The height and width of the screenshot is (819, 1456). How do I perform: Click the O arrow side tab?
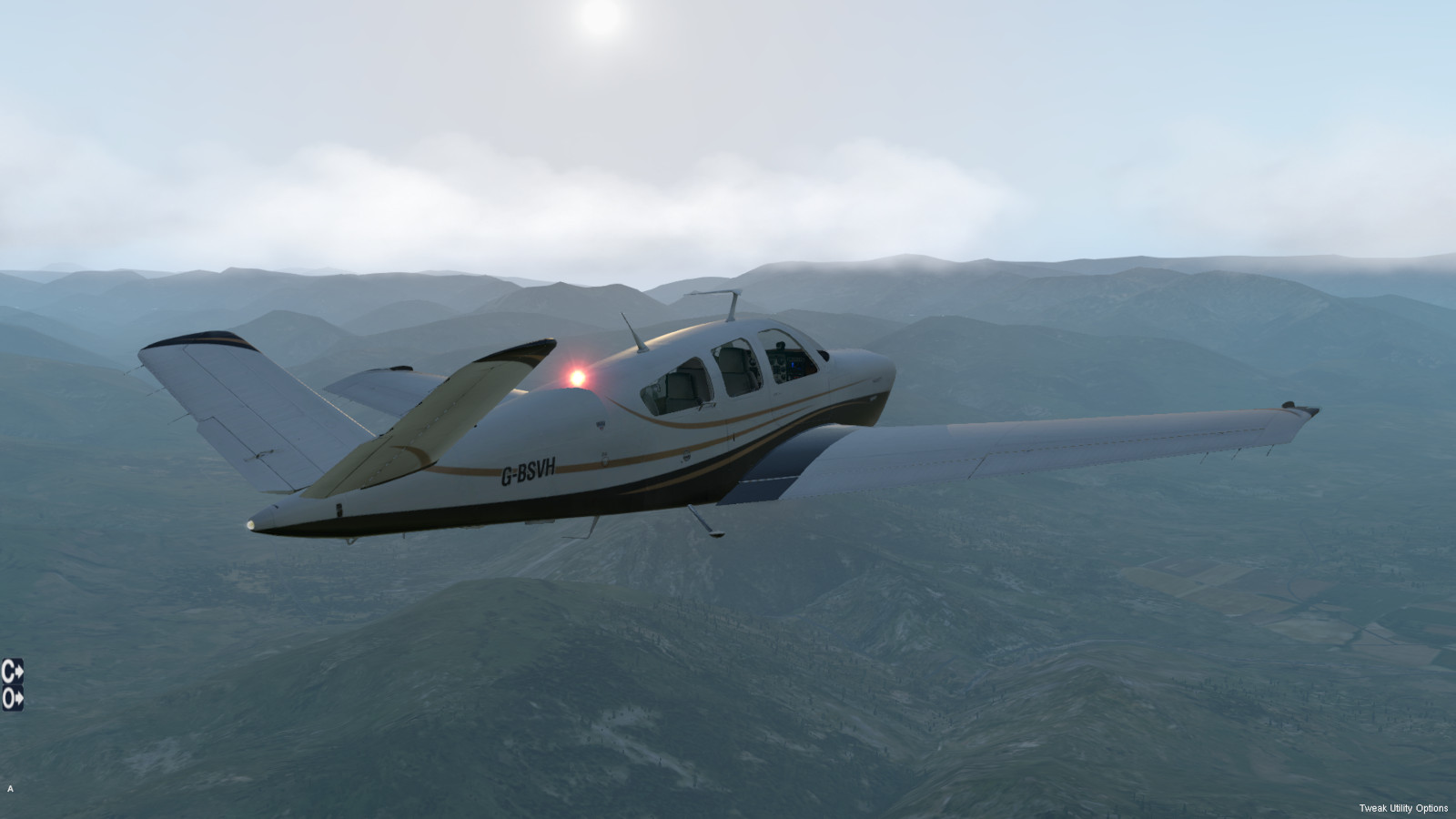click(x=12, y=699)
